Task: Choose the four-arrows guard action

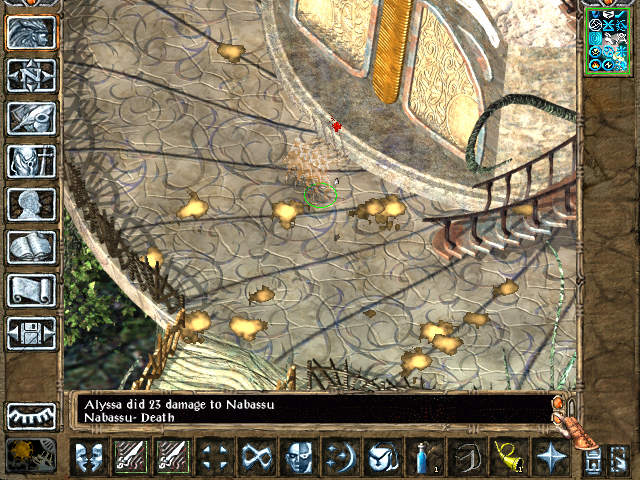Action: pyautogui.click(x=213, y=458)
